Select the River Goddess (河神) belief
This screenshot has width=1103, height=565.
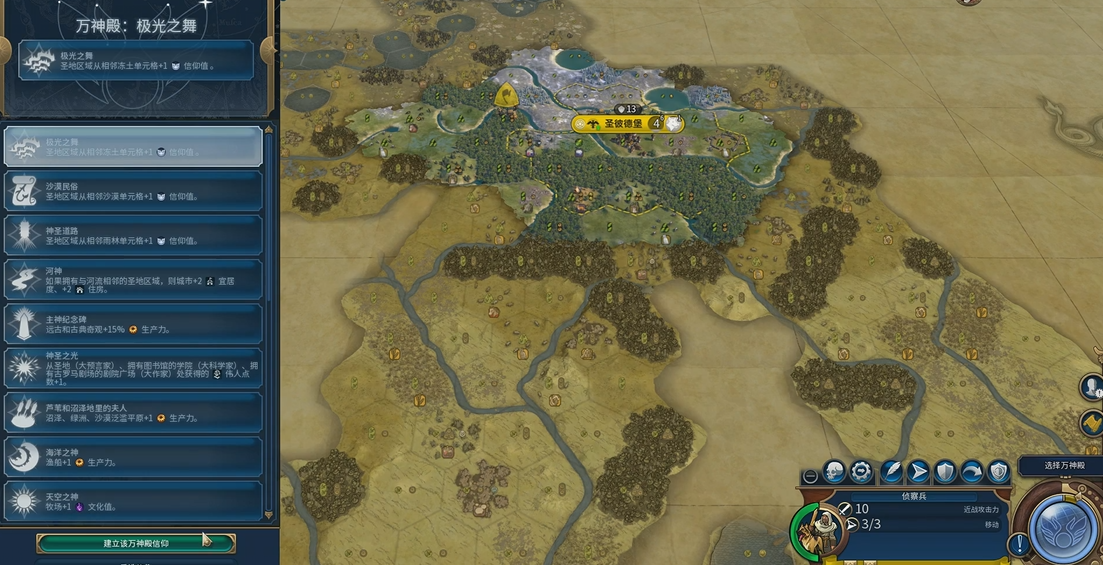[134, 279]
